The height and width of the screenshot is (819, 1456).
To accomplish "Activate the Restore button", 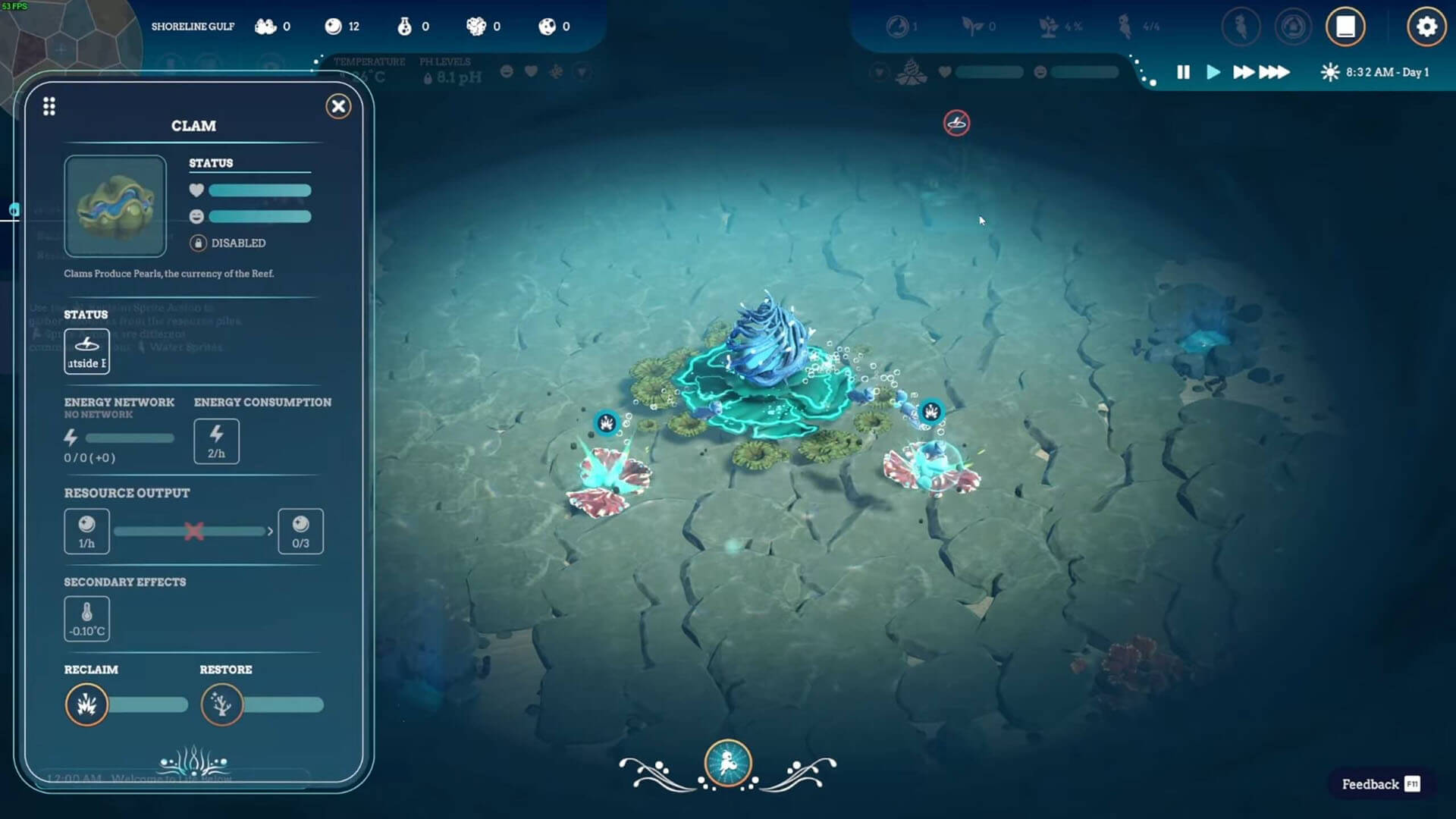I will pos(221,704).
